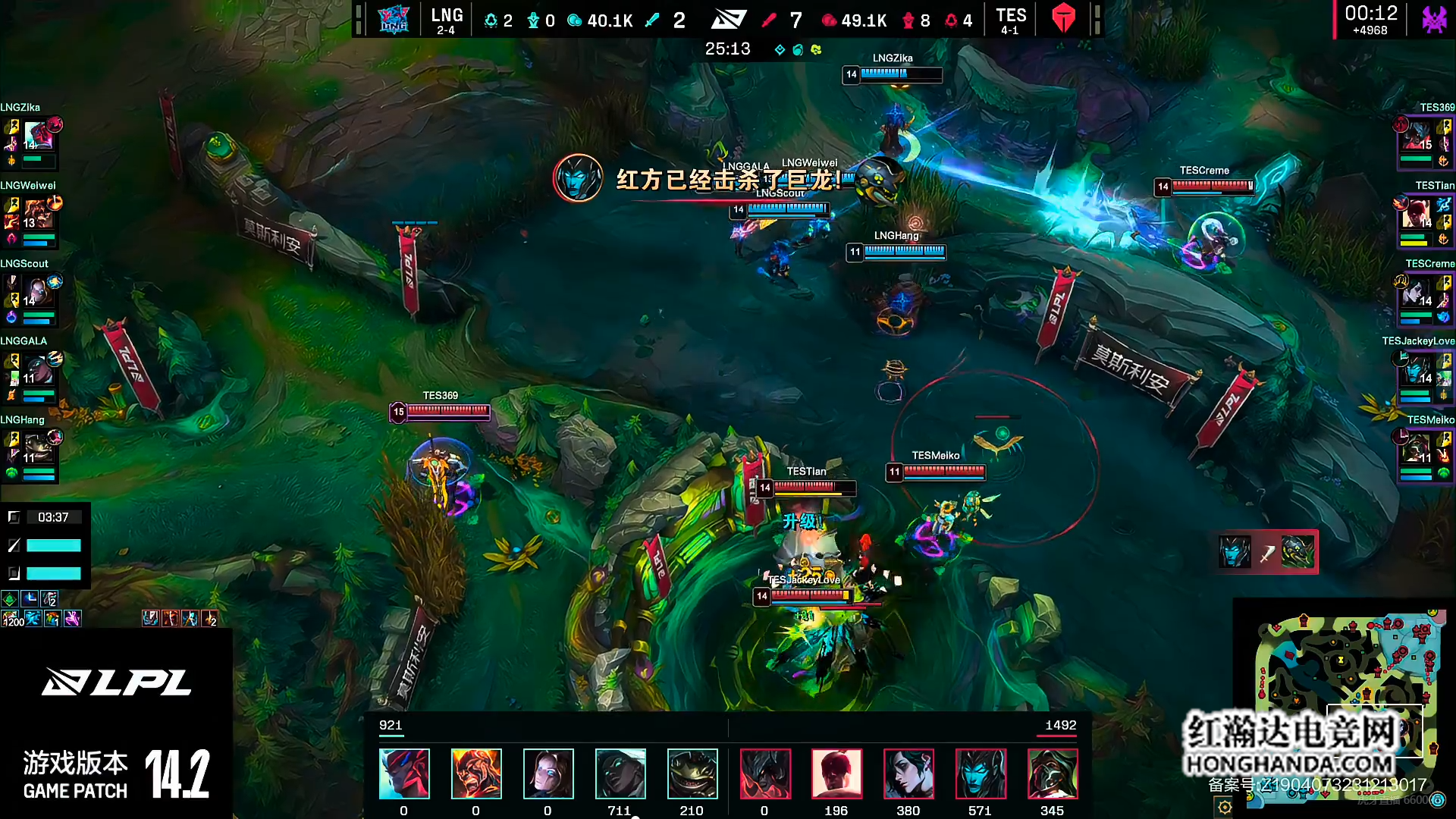Click the TES team logo in scoreboard

1063,19
